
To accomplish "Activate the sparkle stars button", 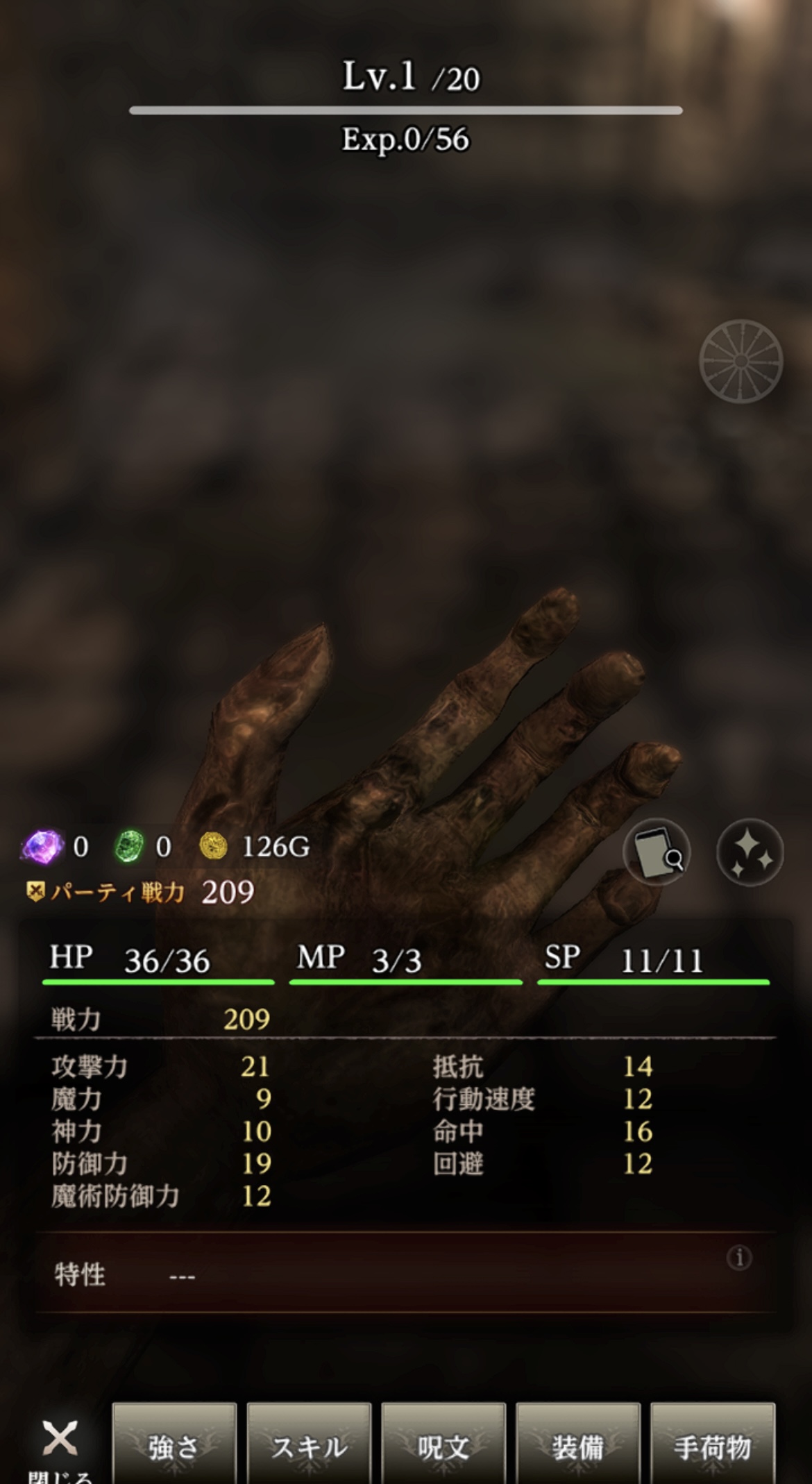I will point(750,852).
